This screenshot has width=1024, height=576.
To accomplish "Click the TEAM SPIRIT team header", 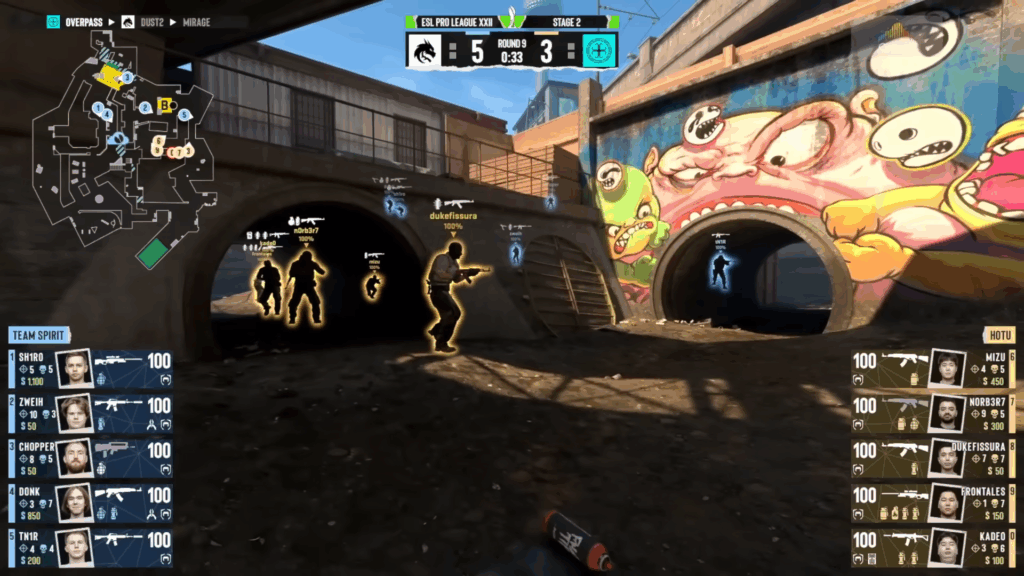I will click(x=40, y=336).
